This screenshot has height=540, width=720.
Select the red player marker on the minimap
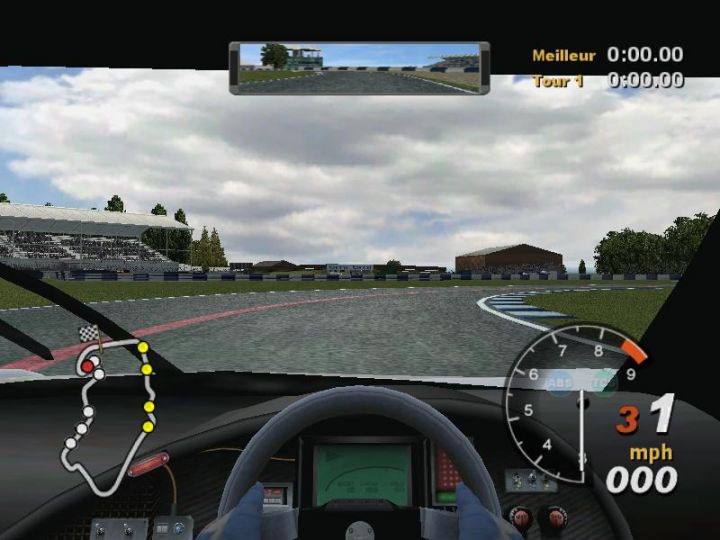pos(87,367)
